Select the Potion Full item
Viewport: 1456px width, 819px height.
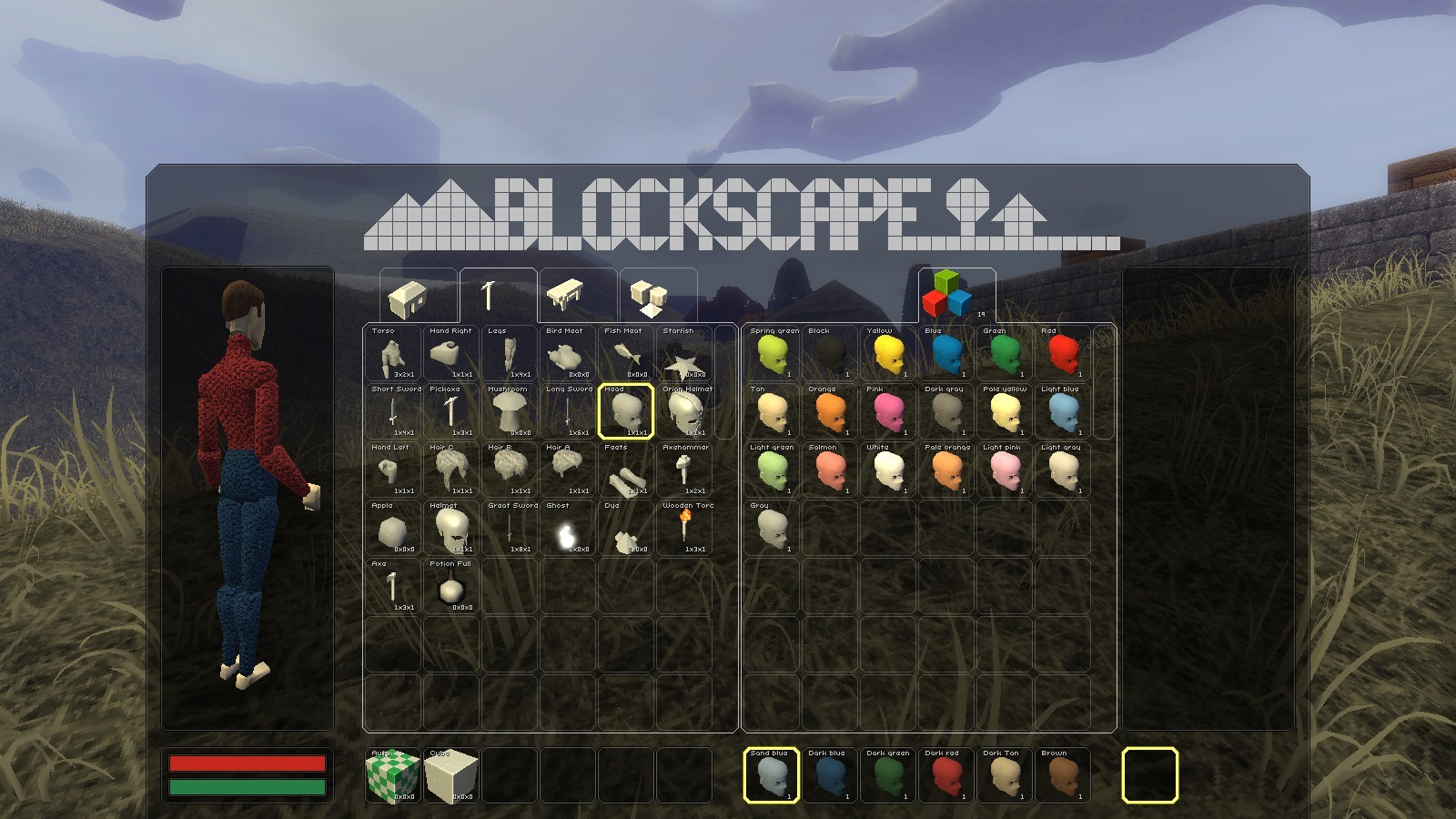point(450,589)
